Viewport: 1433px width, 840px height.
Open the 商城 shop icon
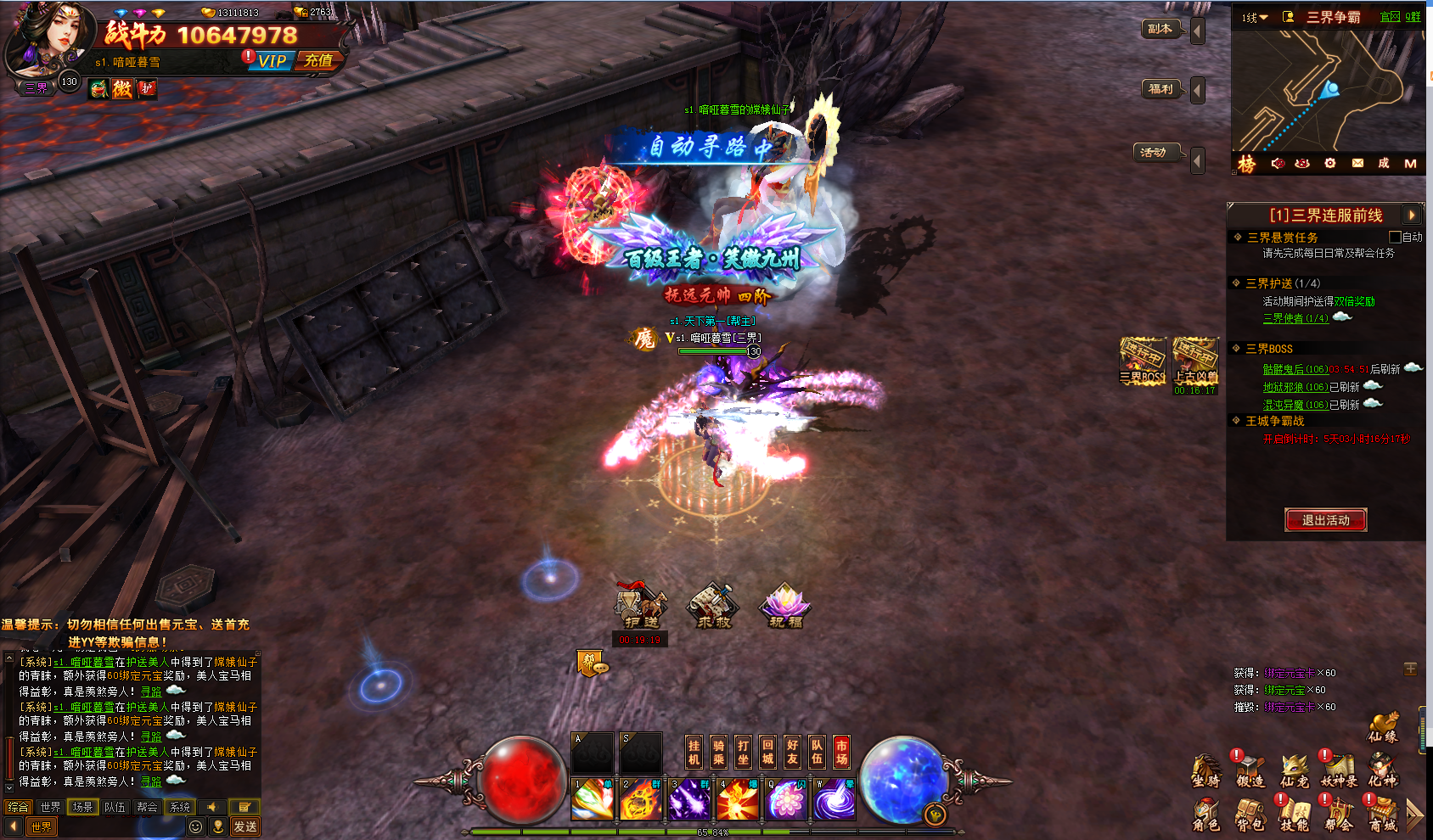(1382, 815)
